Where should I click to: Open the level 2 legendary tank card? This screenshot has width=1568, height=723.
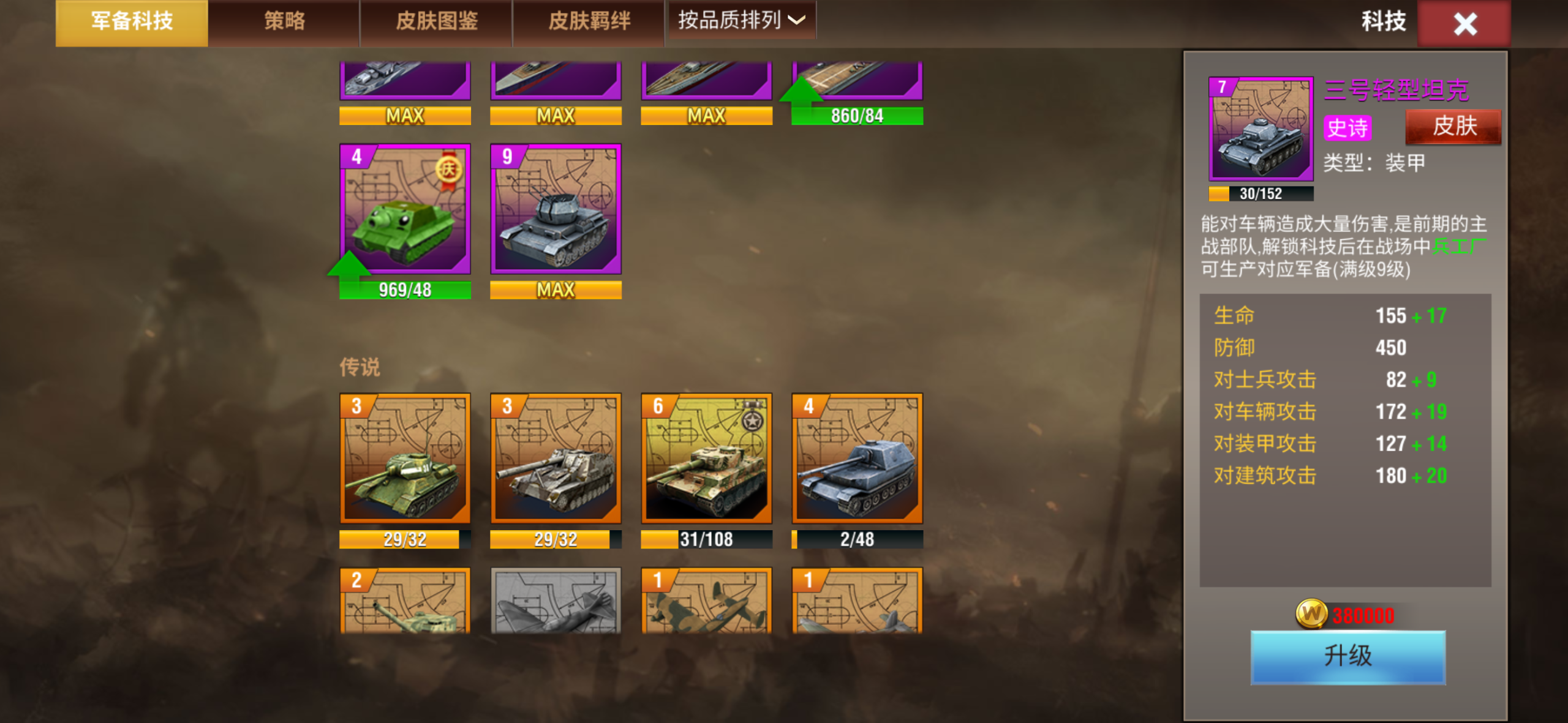(405, 601)
